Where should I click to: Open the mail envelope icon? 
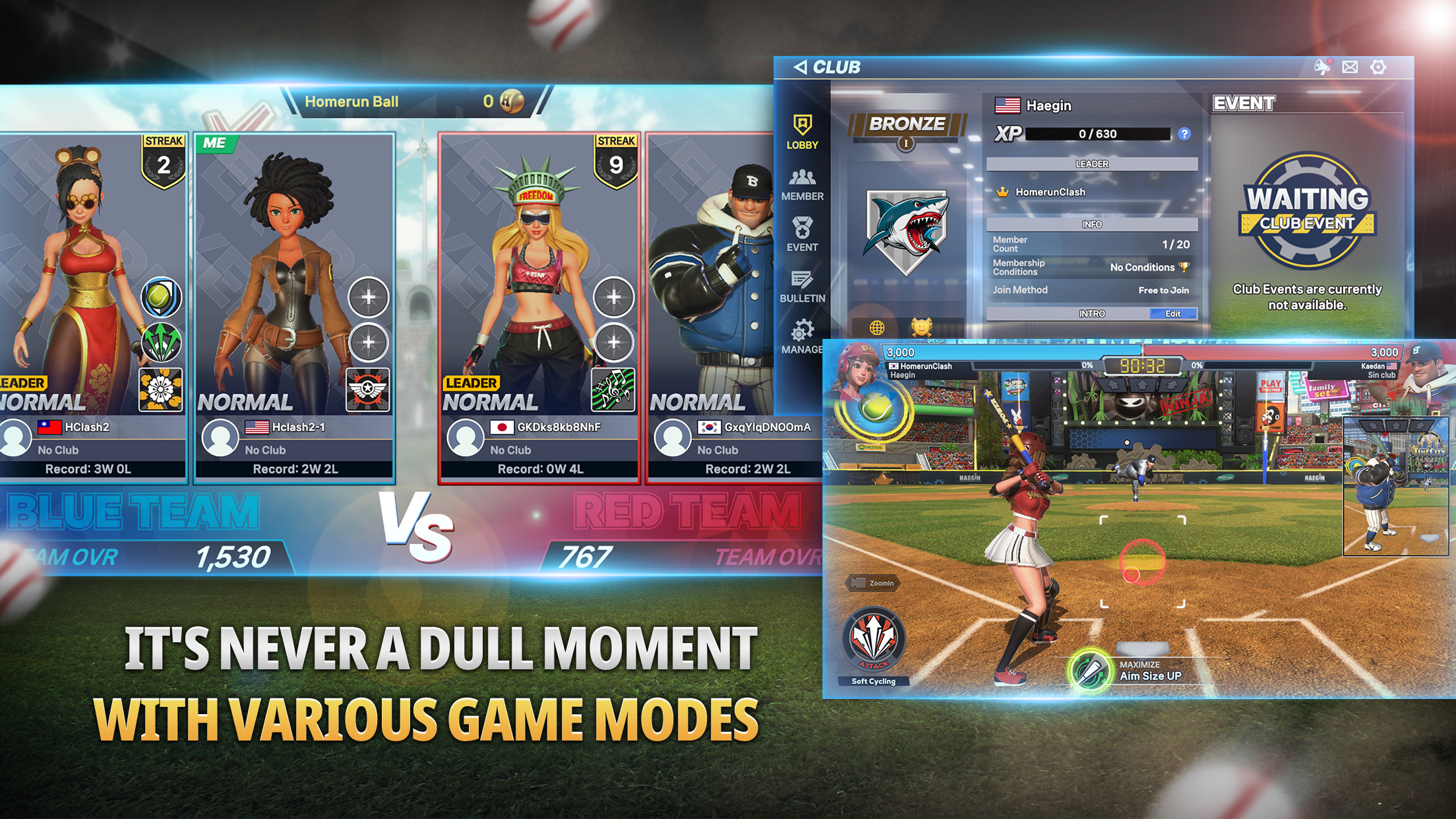(x=1349, y=66)
